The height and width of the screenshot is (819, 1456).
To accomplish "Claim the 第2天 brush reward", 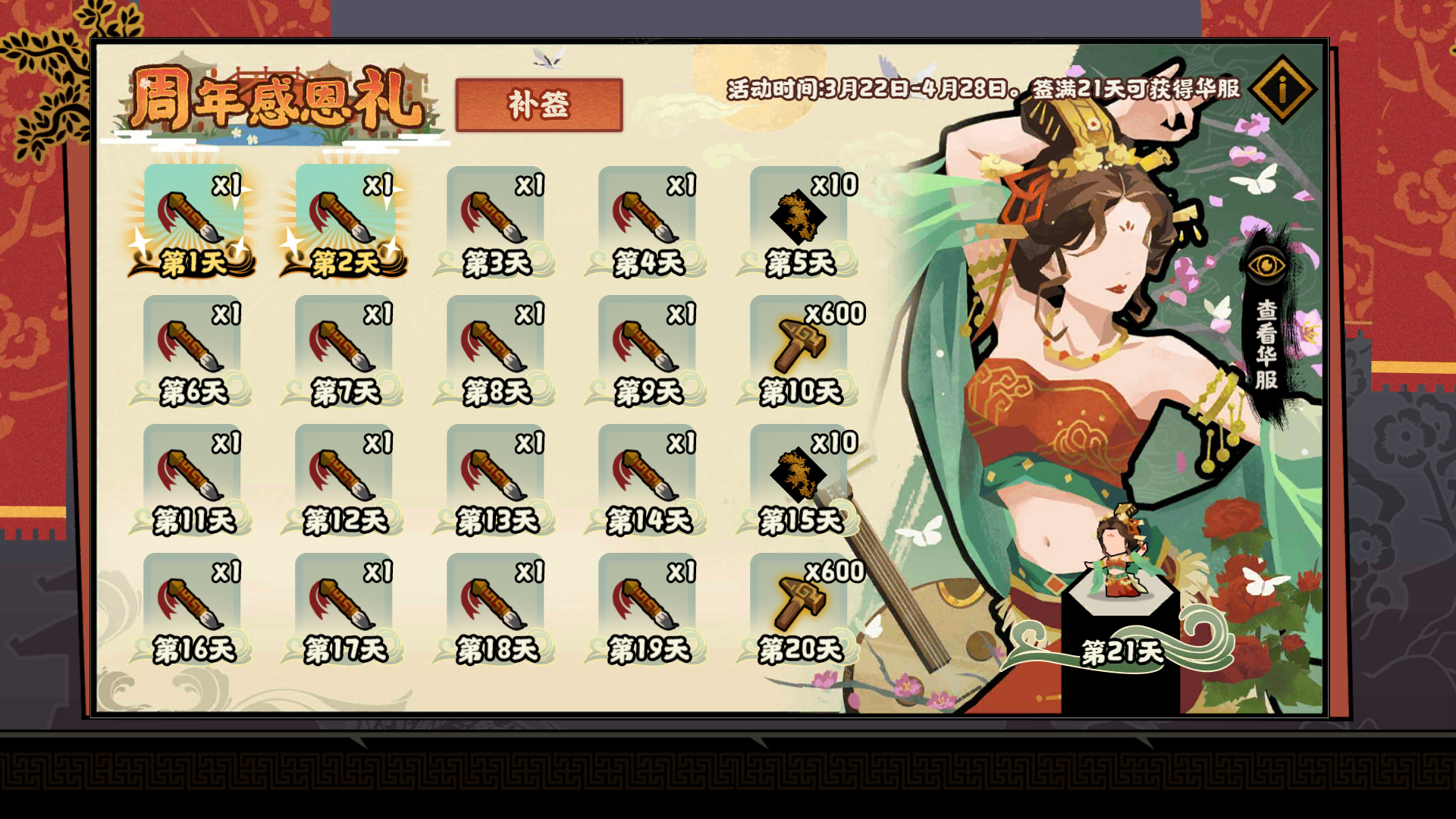I will point(344,220).
